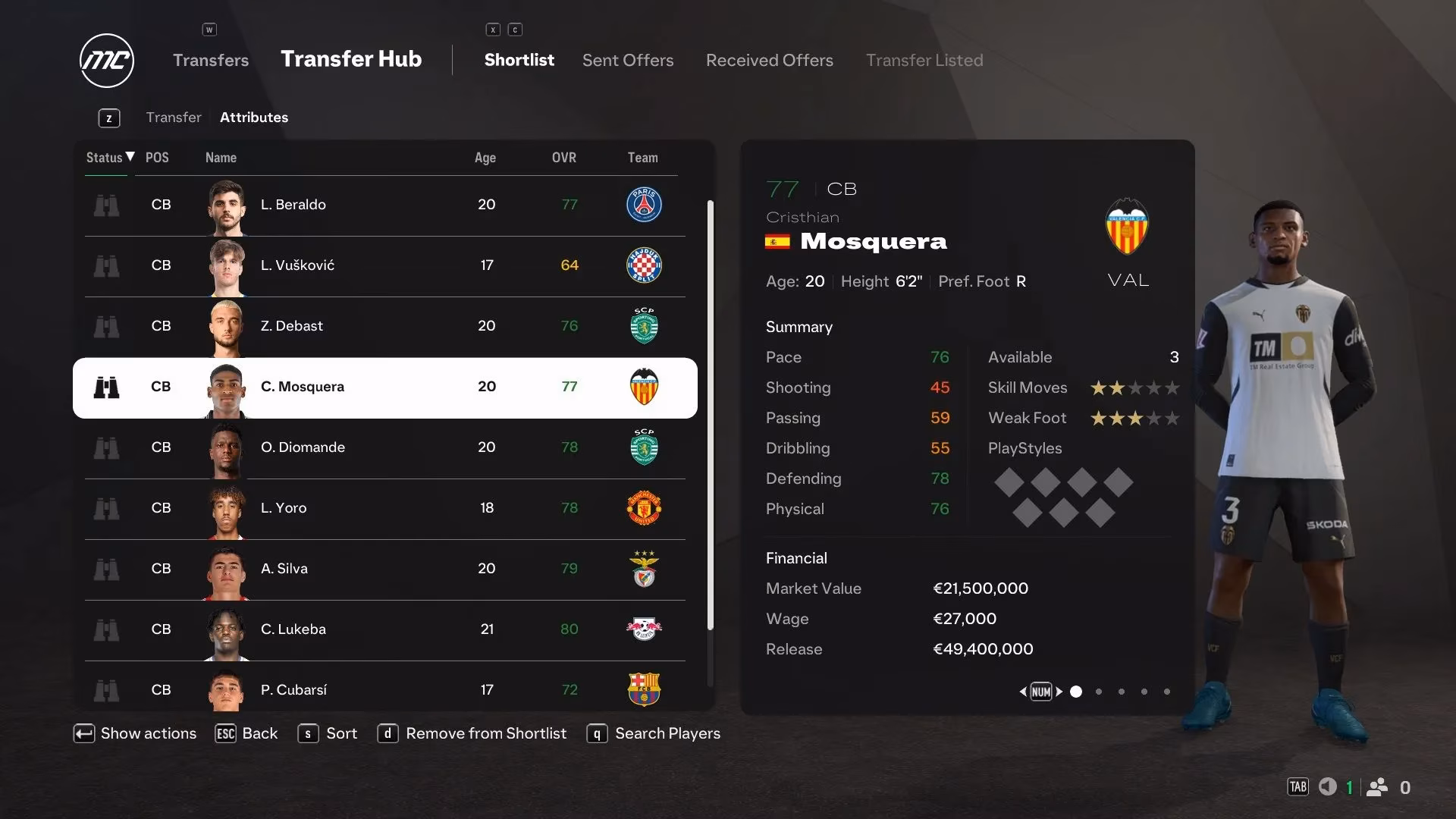This screenshot has height=819, width=1456.
Task: Click the RB Leipzig crest beside C. Lukeba
Action: pyautogui.click(x=644, y=629)
